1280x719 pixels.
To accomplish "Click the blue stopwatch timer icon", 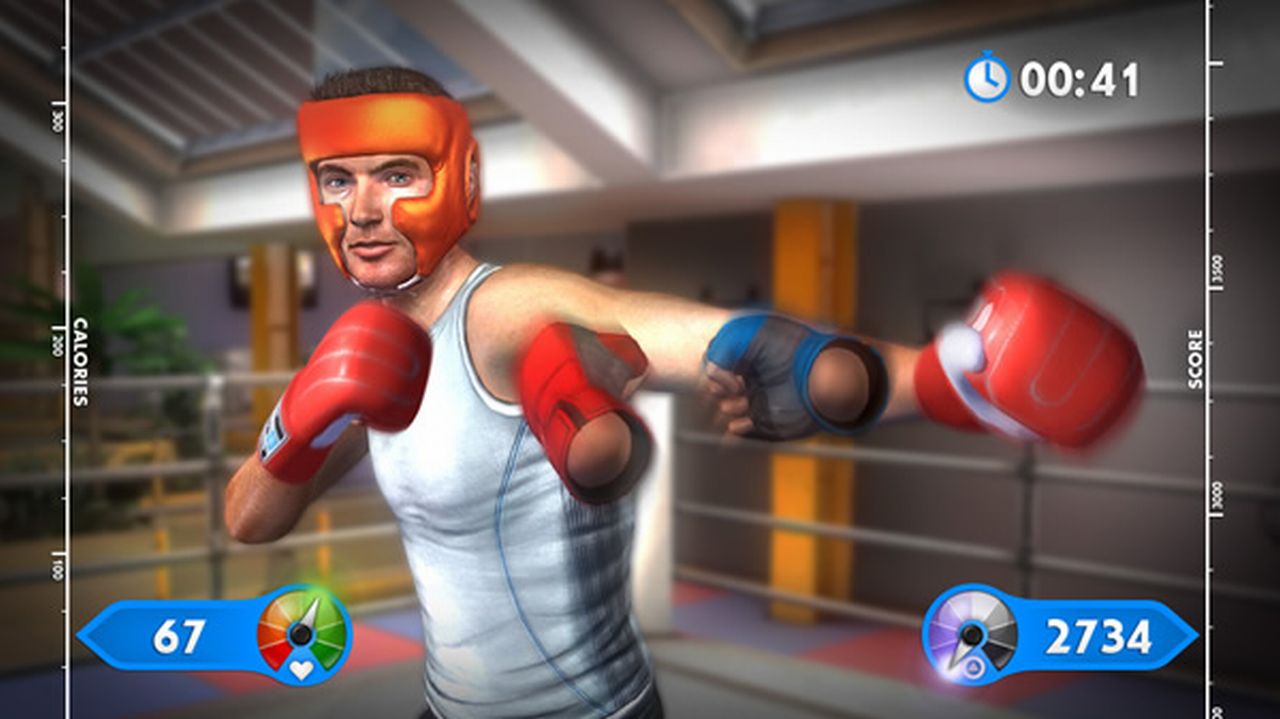I will [987, 78].
